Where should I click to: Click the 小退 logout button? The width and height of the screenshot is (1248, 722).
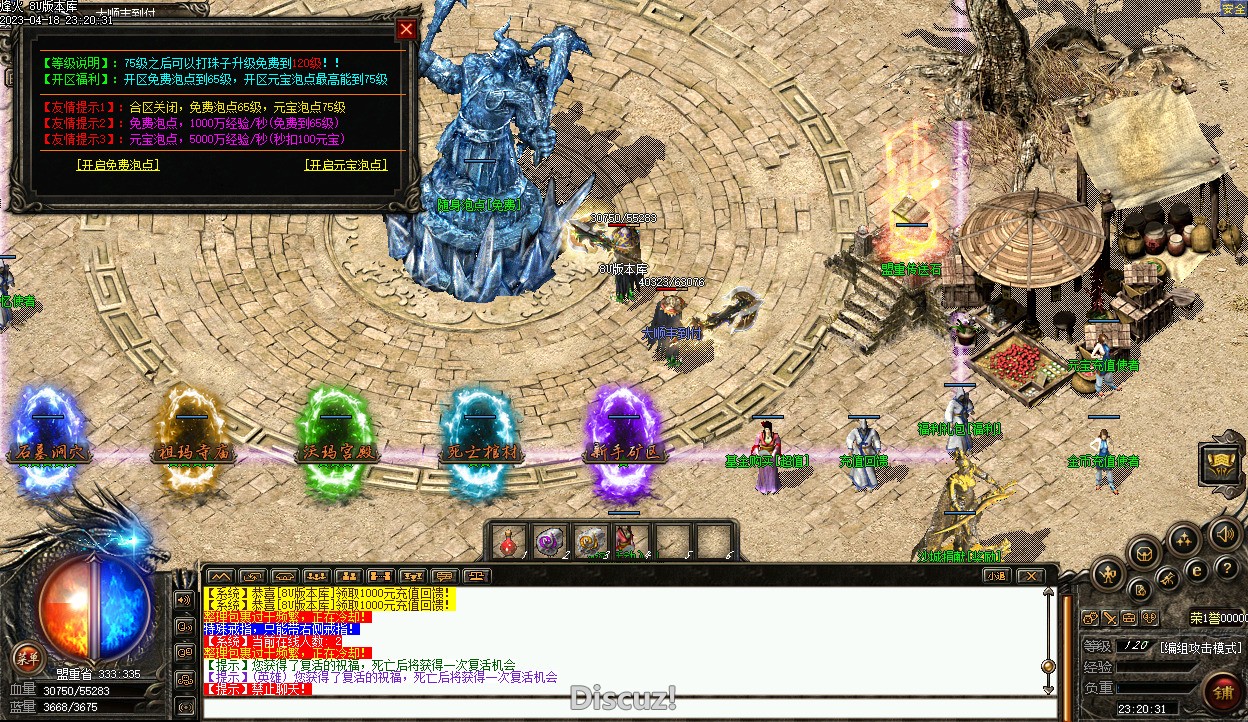click(995, 575)
